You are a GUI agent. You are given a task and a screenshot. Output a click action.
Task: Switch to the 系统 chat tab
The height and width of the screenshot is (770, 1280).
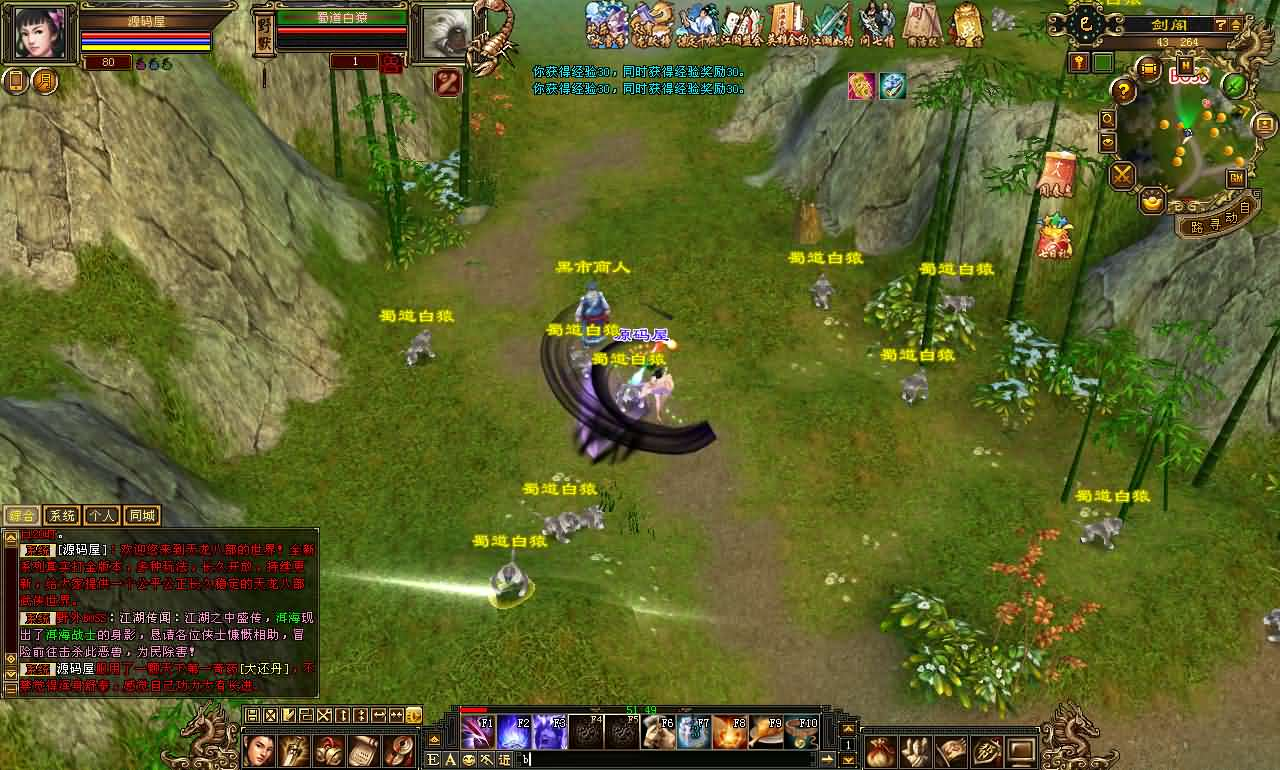62,516
